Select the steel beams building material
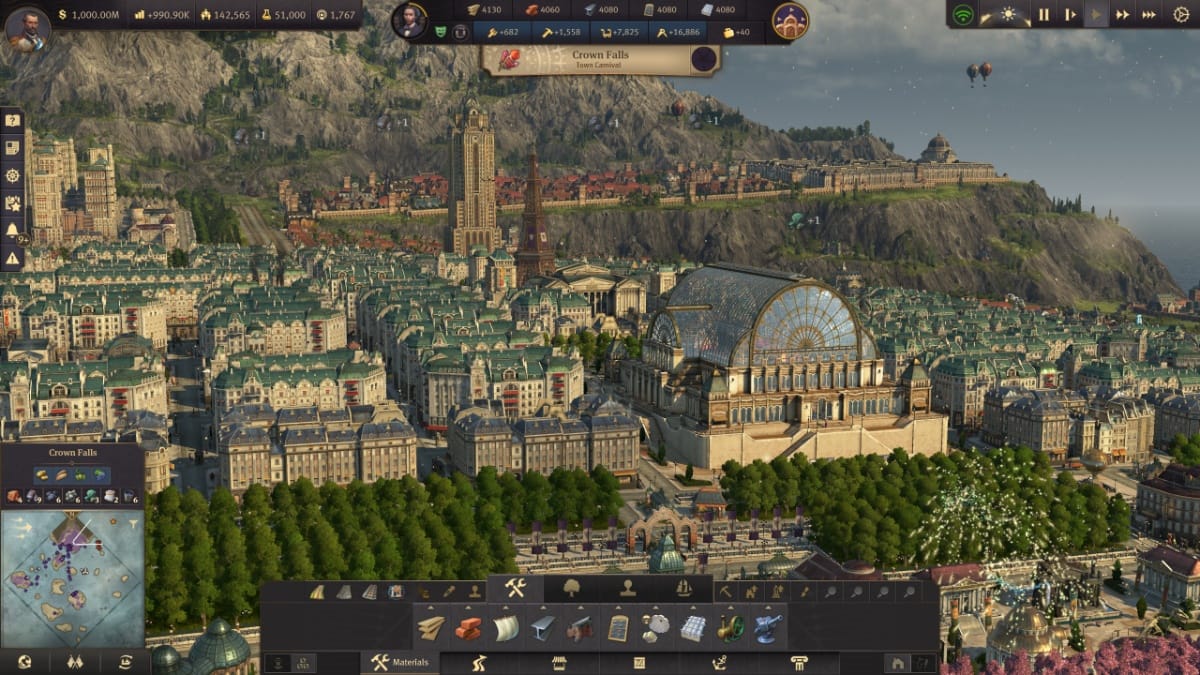Viewport: 1200px width, 675px height. (x=543, y=628)
